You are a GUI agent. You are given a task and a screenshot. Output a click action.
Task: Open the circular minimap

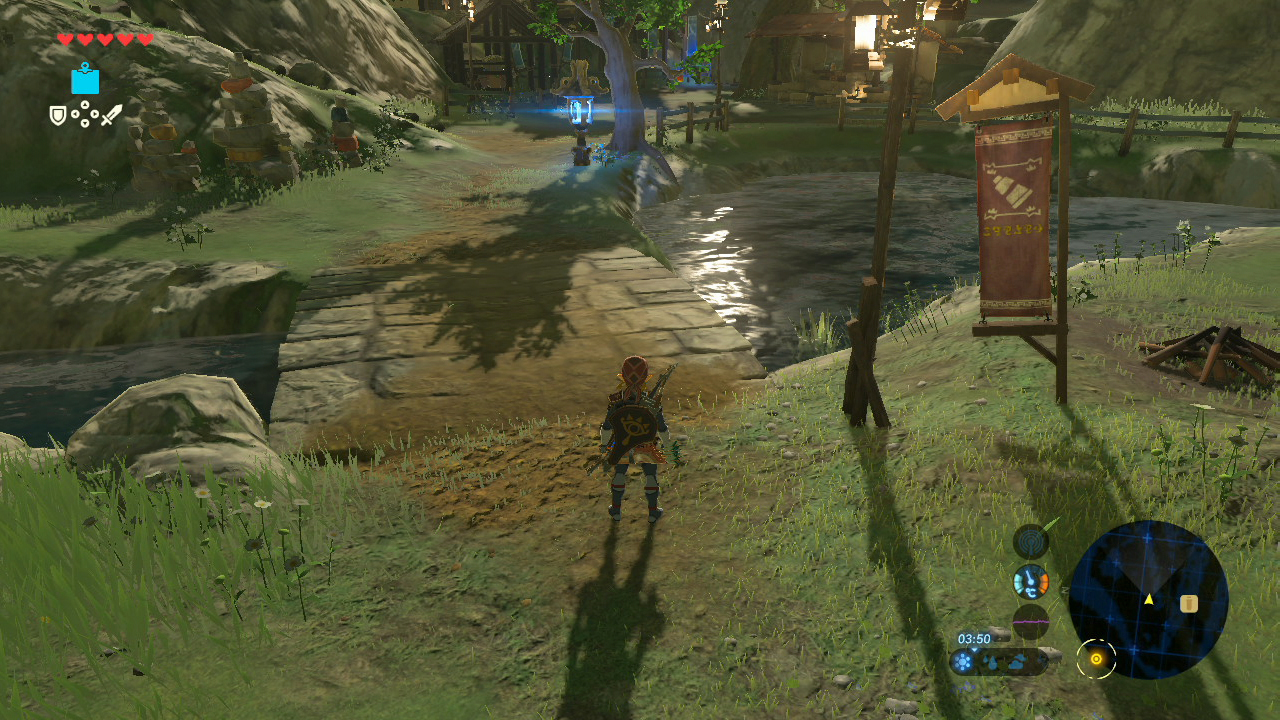[1148, 600]
